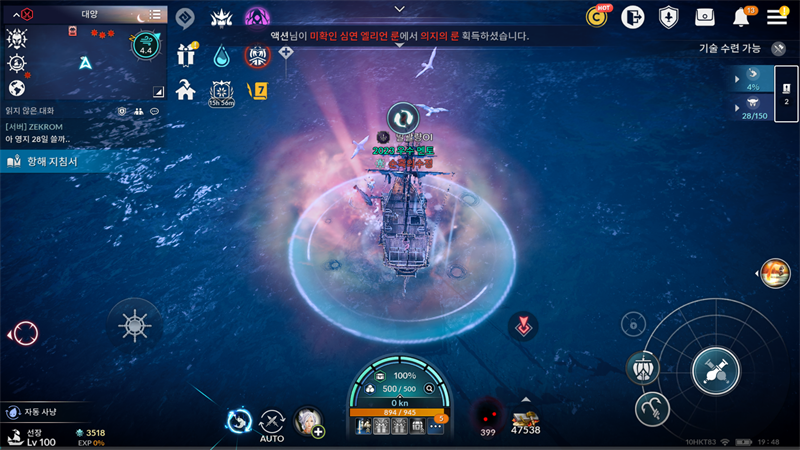Open the shield emblem icon

[x=669, y=17]
